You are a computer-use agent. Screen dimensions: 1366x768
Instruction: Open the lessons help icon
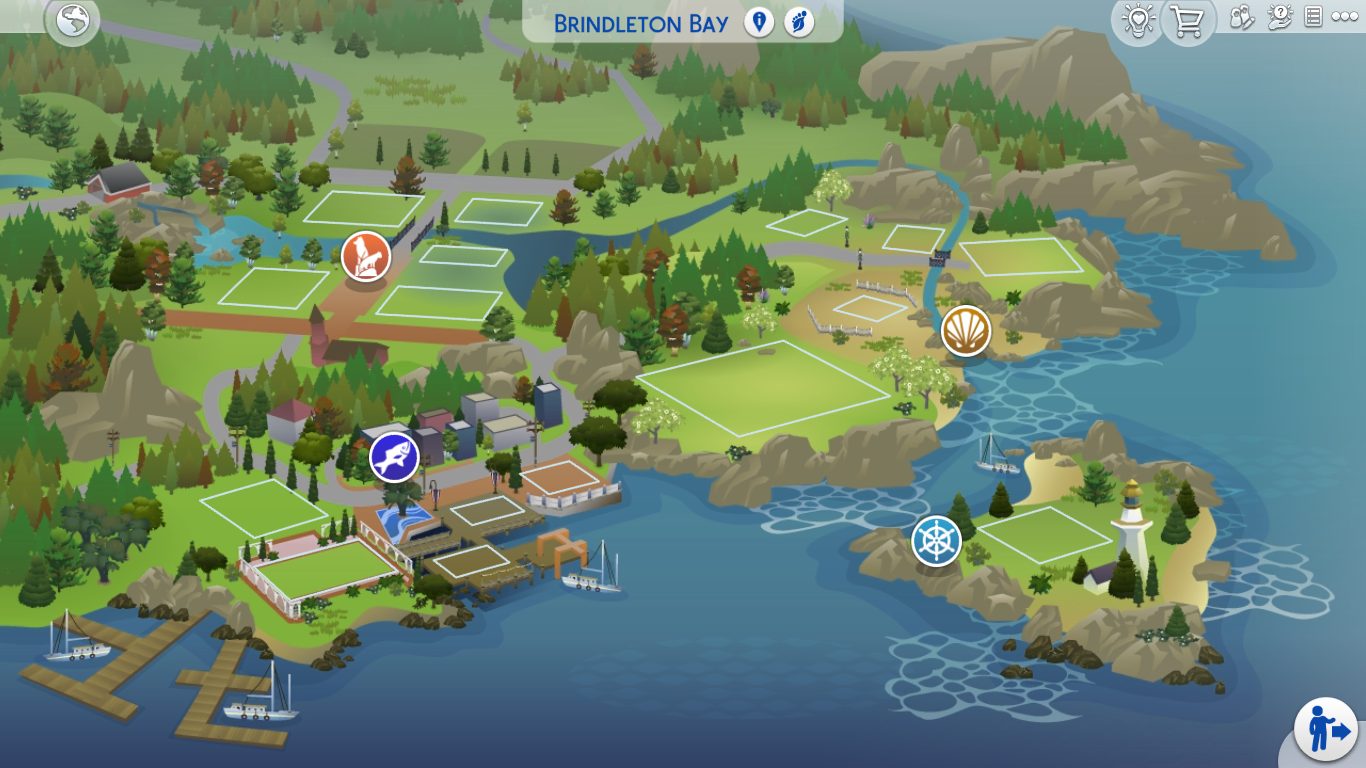click(1279, 17)
